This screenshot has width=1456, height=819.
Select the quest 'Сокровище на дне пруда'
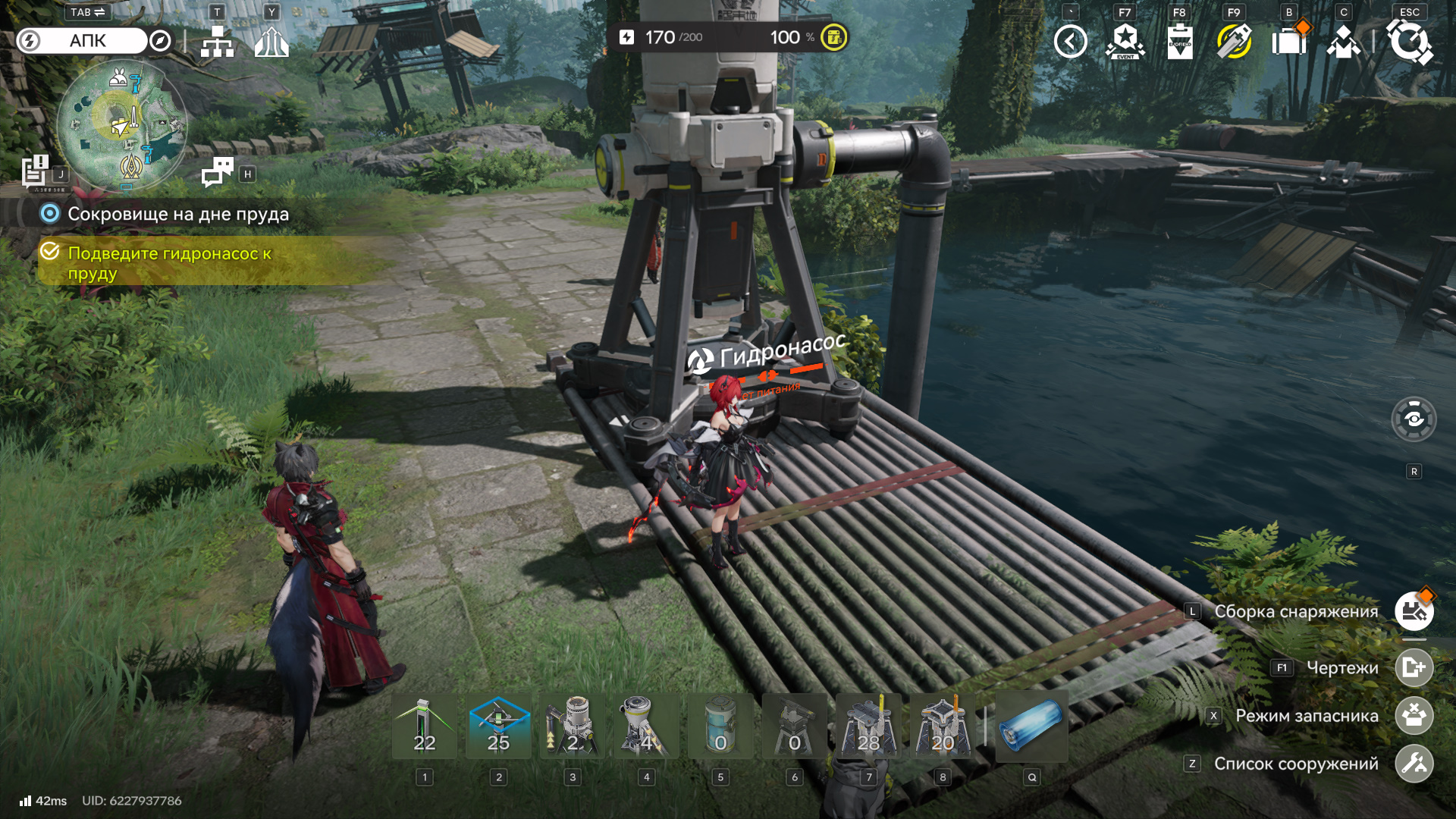[x=177, y=214]
